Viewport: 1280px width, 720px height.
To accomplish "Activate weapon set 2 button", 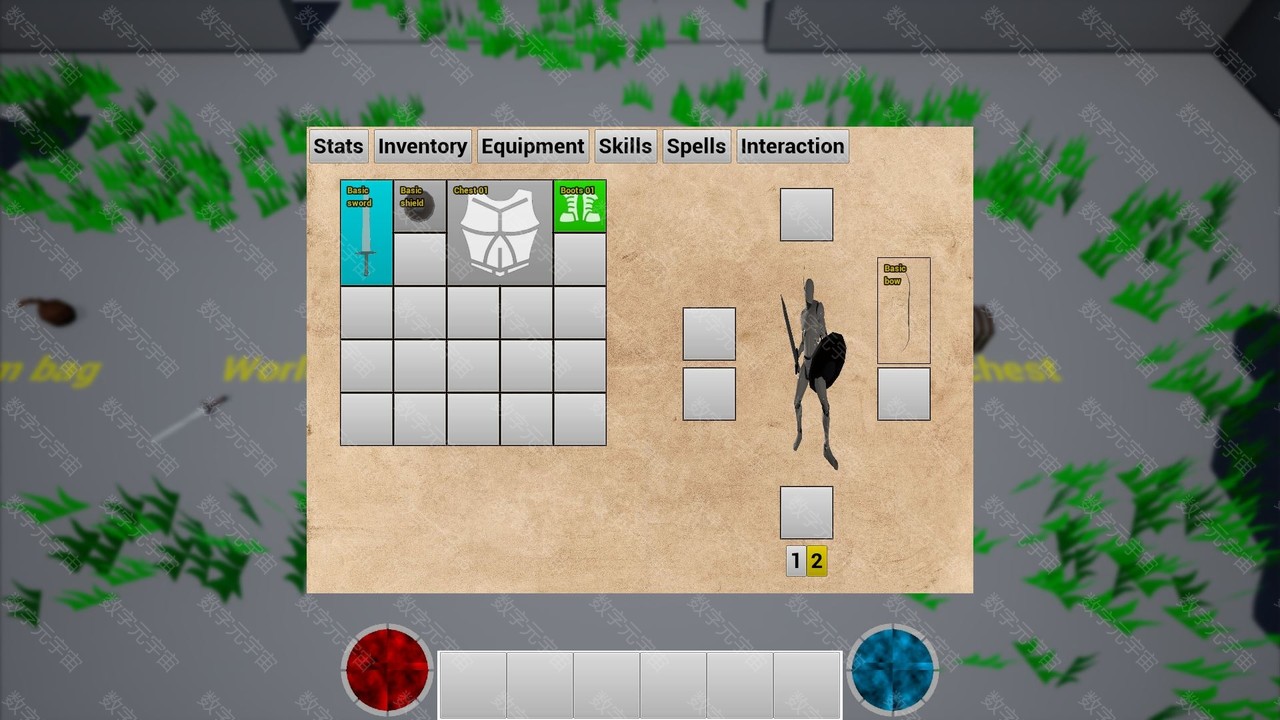I will tap(817, 561).
